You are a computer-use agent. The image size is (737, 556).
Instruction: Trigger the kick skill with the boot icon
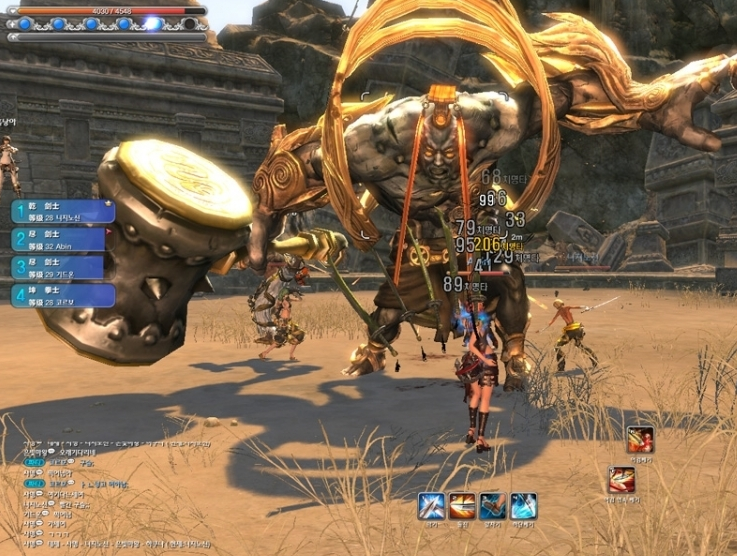click(x=492, y=506)
